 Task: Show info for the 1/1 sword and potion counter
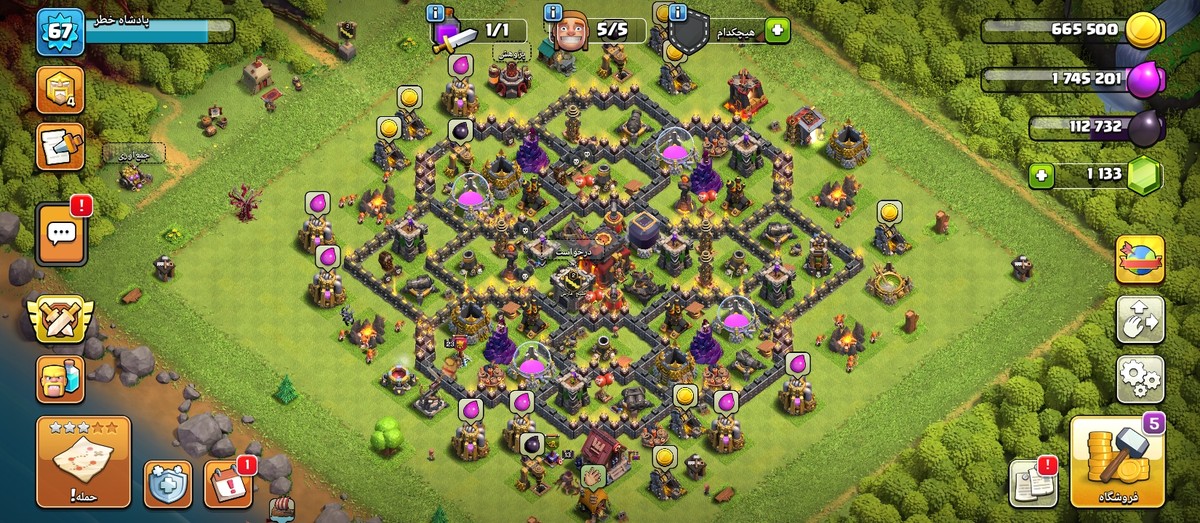tap(436, 13)
